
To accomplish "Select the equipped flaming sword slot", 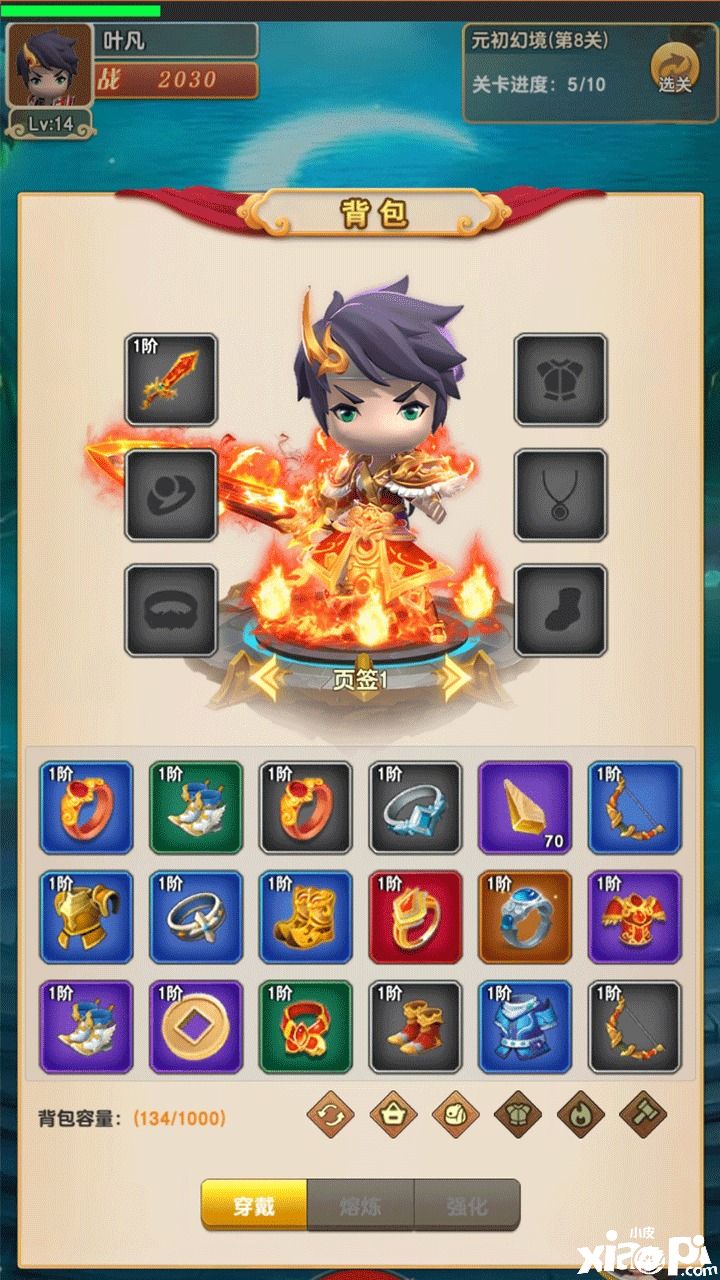I will click(171, 380).
